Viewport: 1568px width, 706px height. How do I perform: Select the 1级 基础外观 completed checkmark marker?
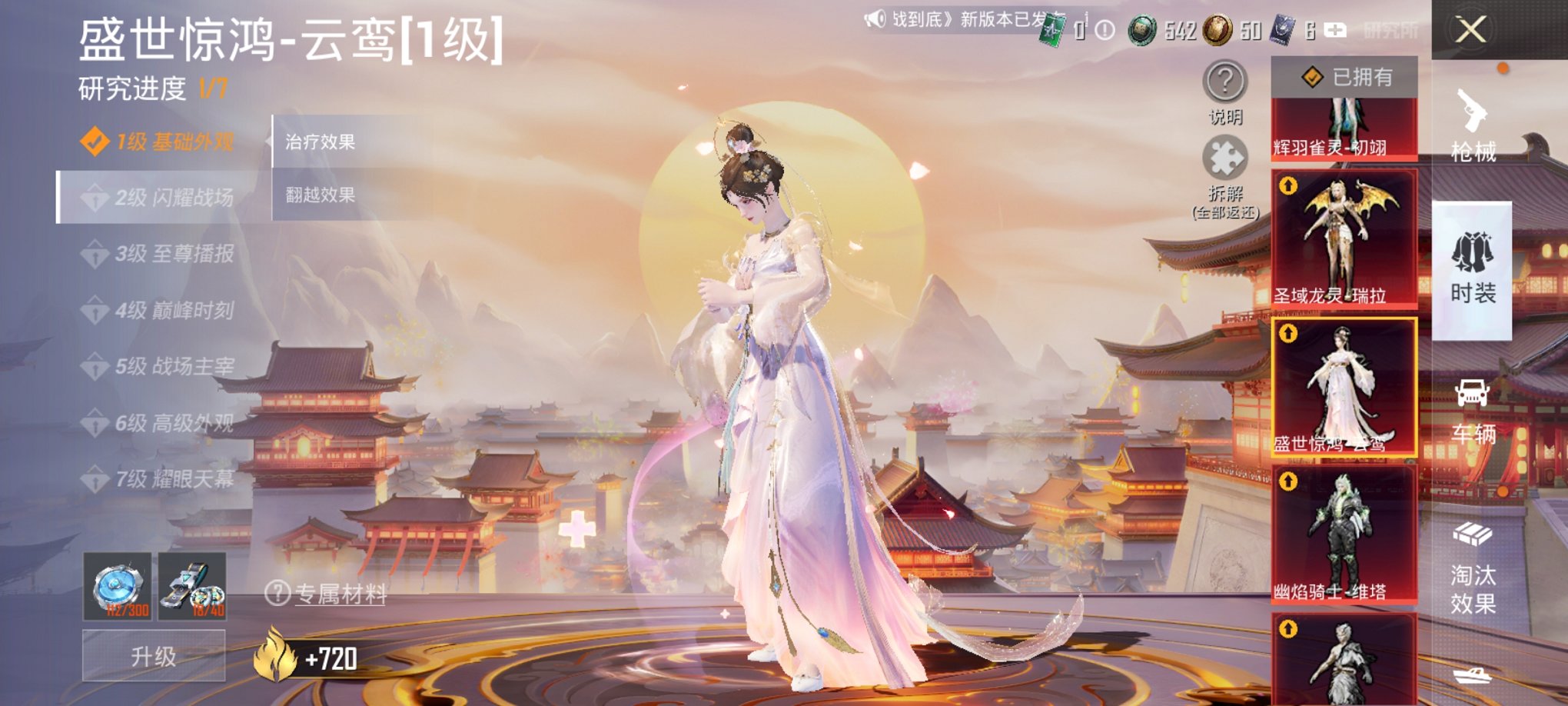[x=95, y=141]
